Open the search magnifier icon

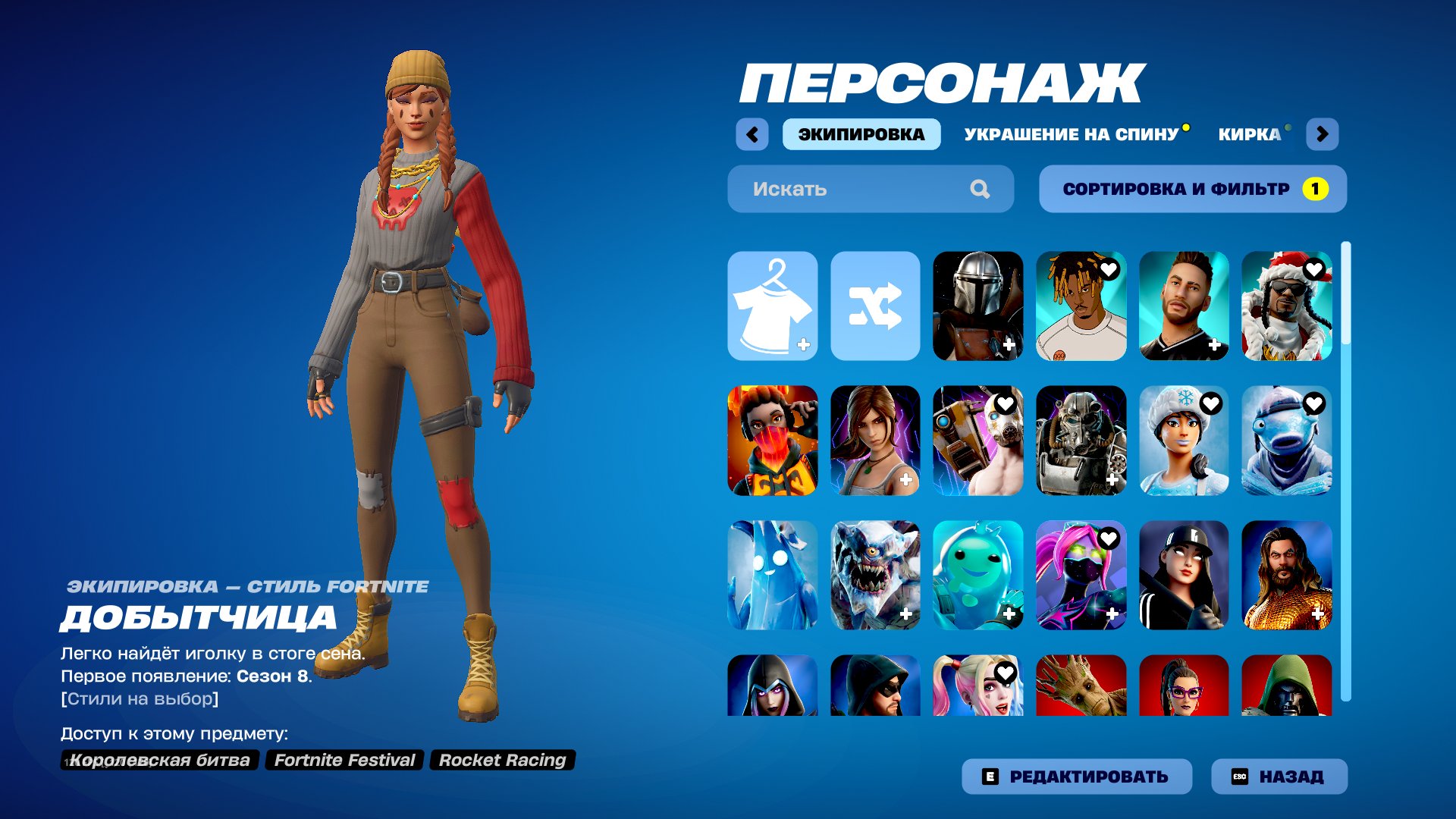click(x=982, y=189)
